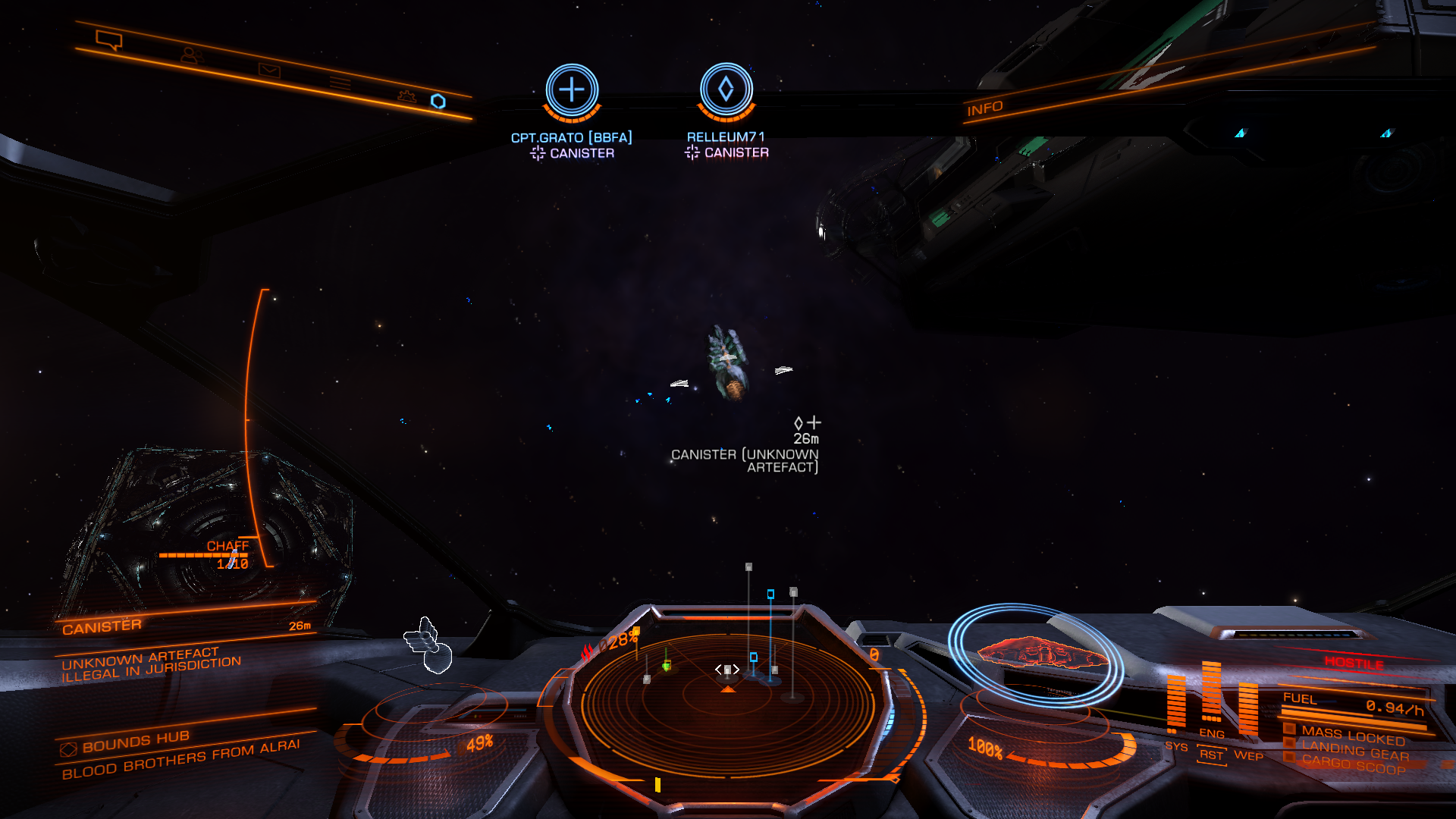Select the SYS power distributor column

(x=1175, y=704)
